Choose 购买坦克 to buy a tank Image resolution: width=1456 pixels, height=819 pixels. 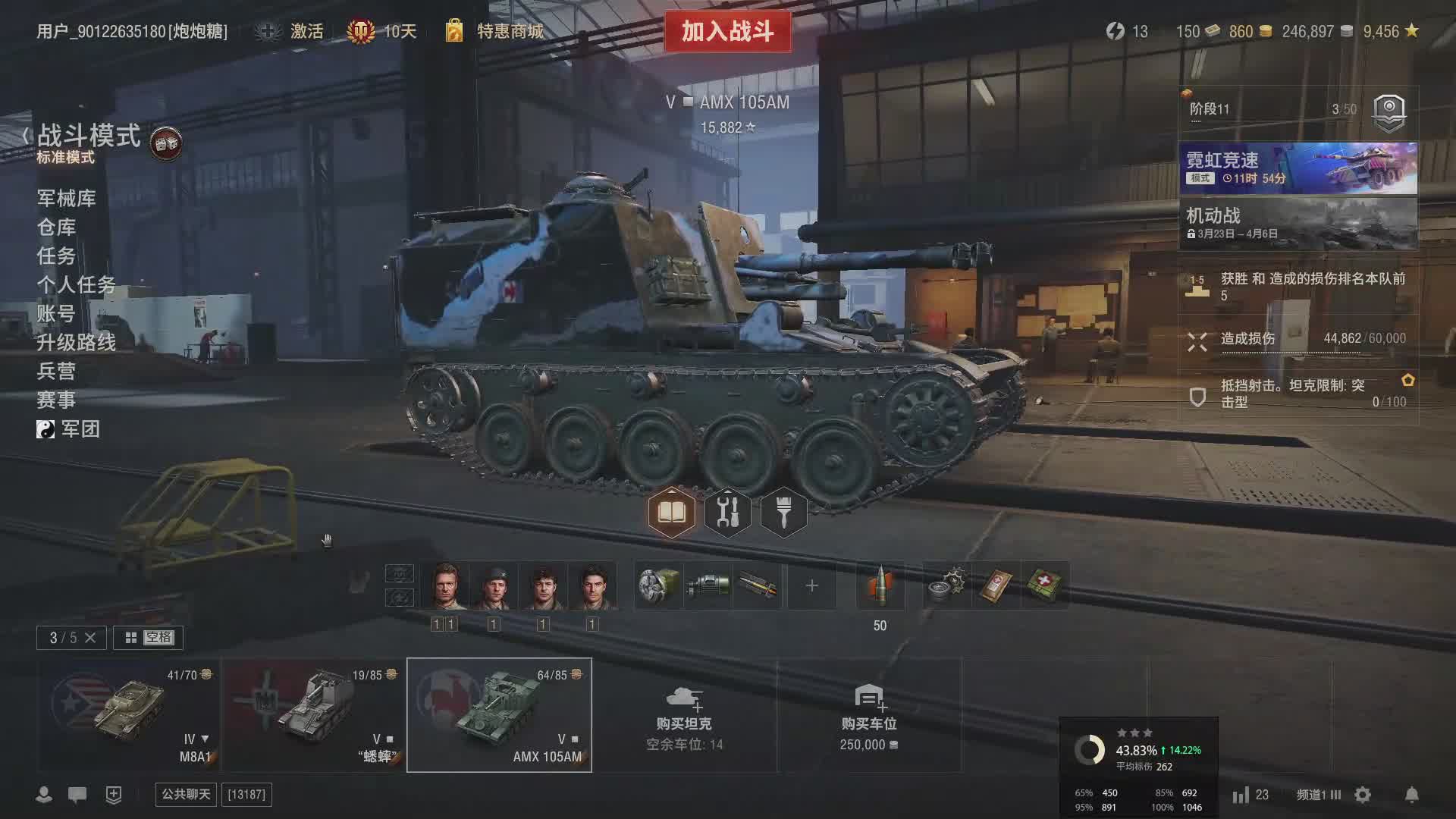(684, 715)
